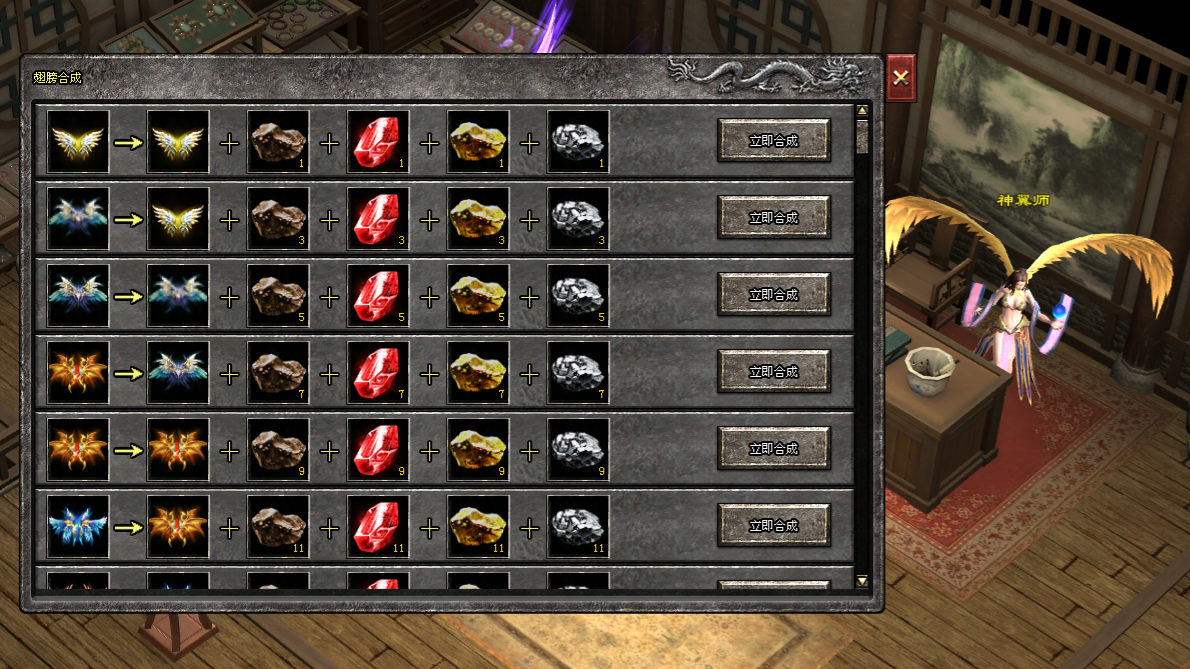Select the gold nugget slot with count 11
The height and width of the screenshot is (669, 1190).
[x=478, y=527]
